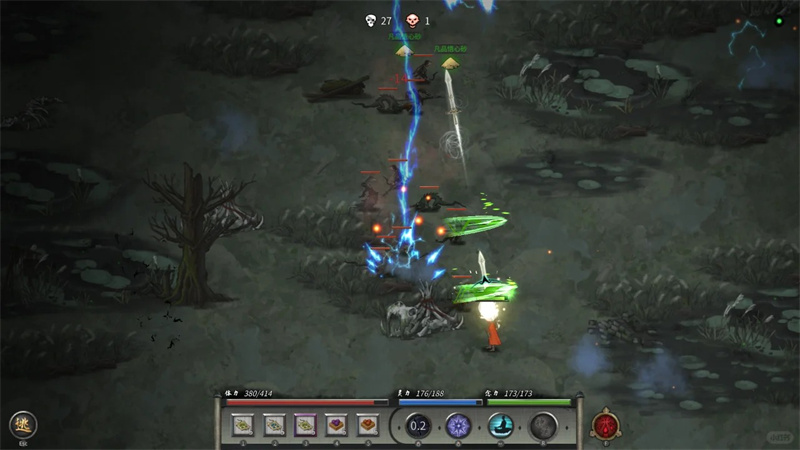Use the item in hotbar slot 1

tap(242, 425)
